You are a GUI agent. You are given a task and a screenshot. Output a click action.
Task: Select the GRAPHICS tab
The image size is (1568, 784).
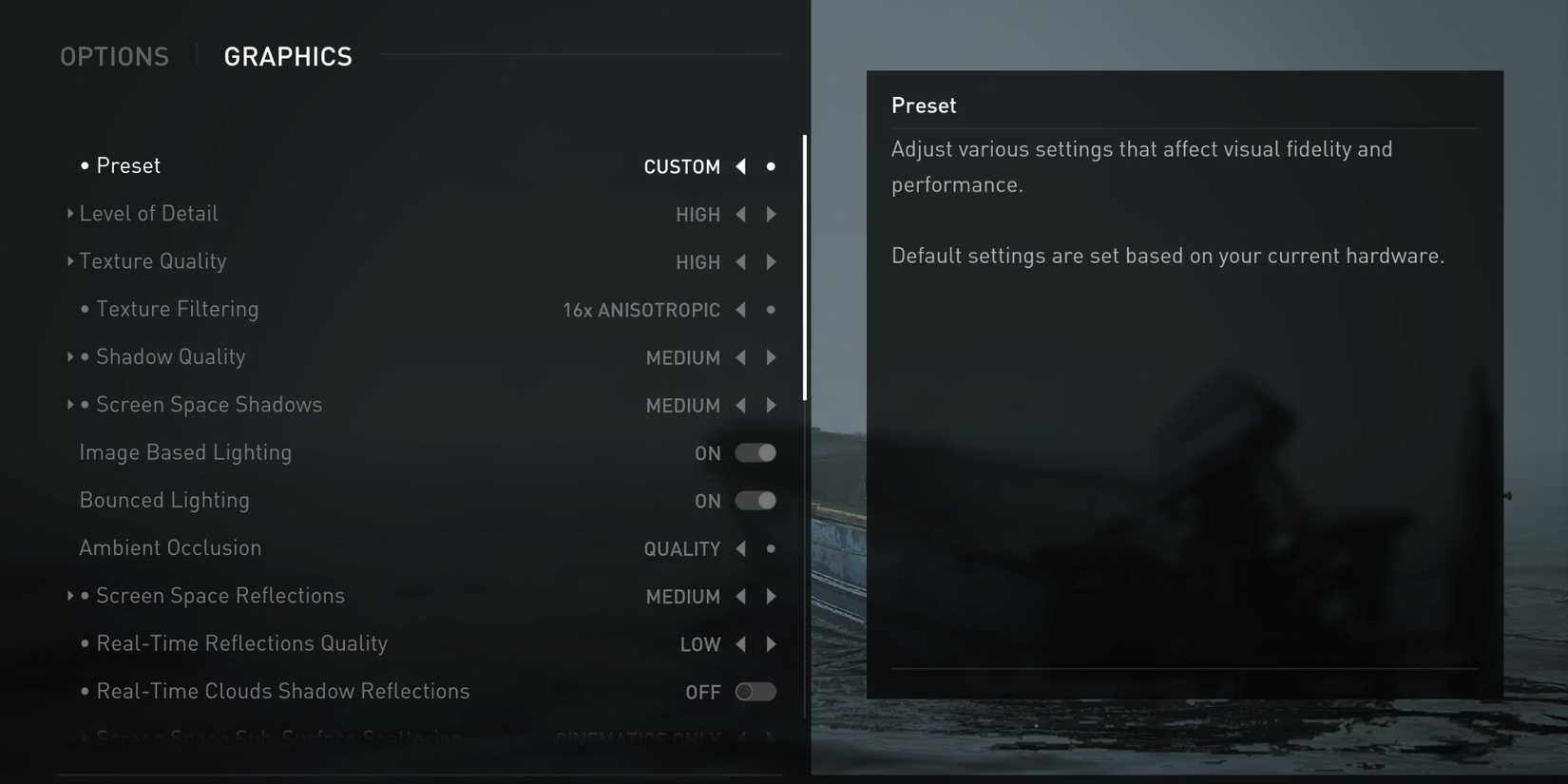pyautogui.click(x=288, y=56)
